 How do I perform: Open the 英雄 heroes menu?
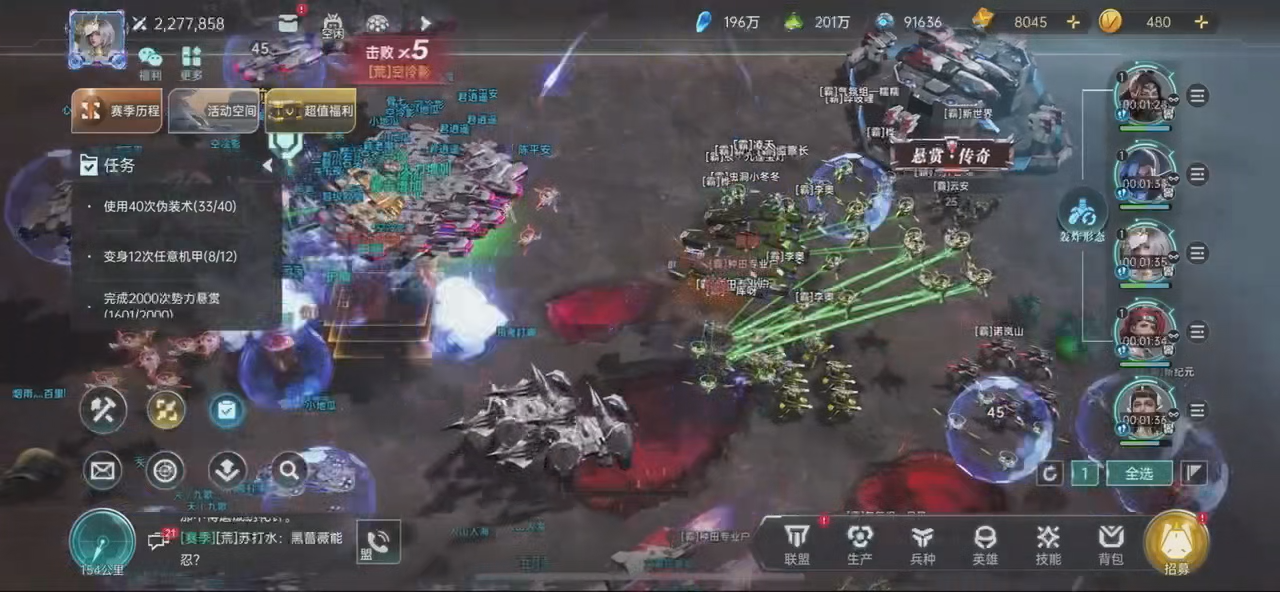[x=985, y=544]
